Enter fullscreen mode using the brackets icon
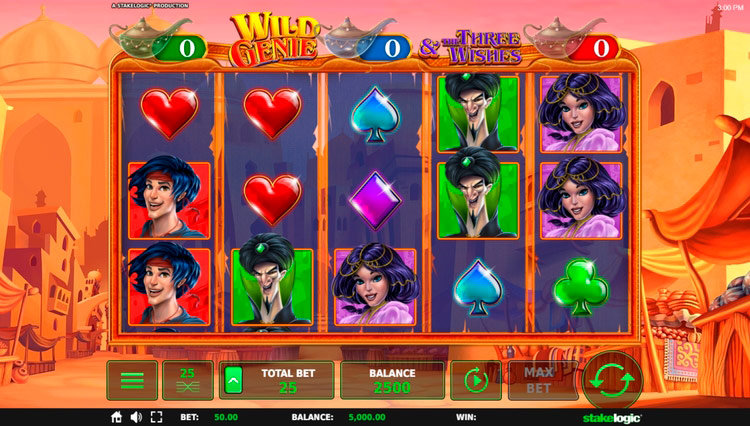The height and width of the screenshot is (426, 750). (155, 417)
